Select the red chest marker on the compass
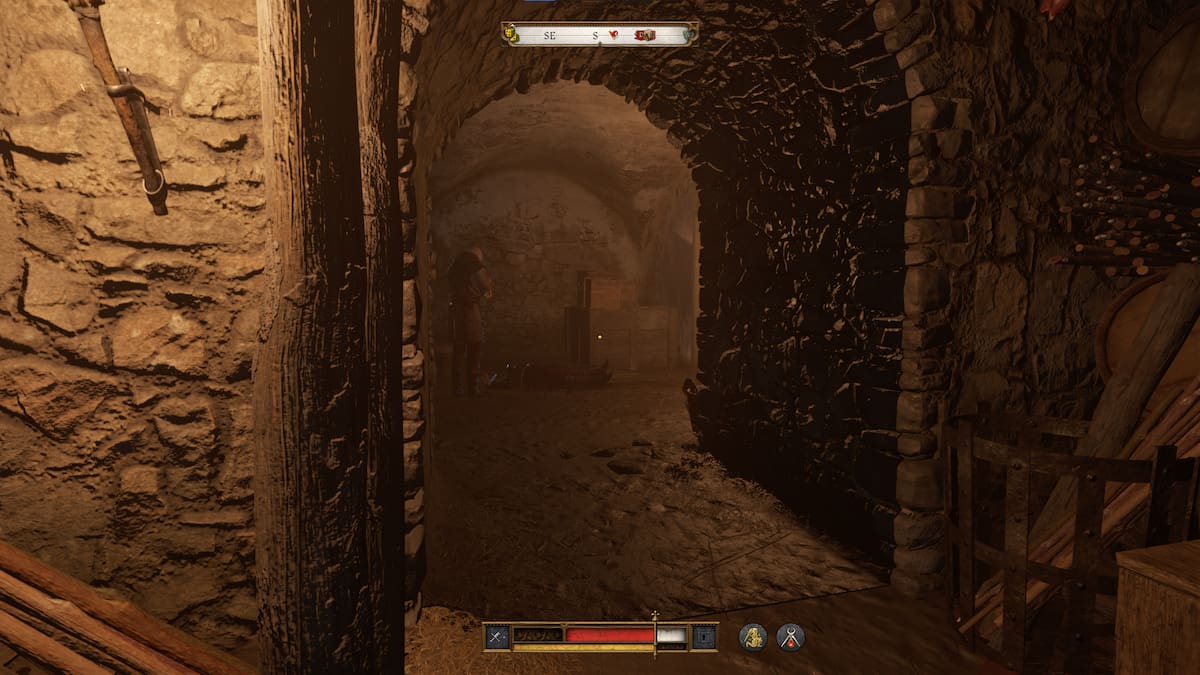The height and width of the screenshot is (675, 1200). [x=644, y=35]
